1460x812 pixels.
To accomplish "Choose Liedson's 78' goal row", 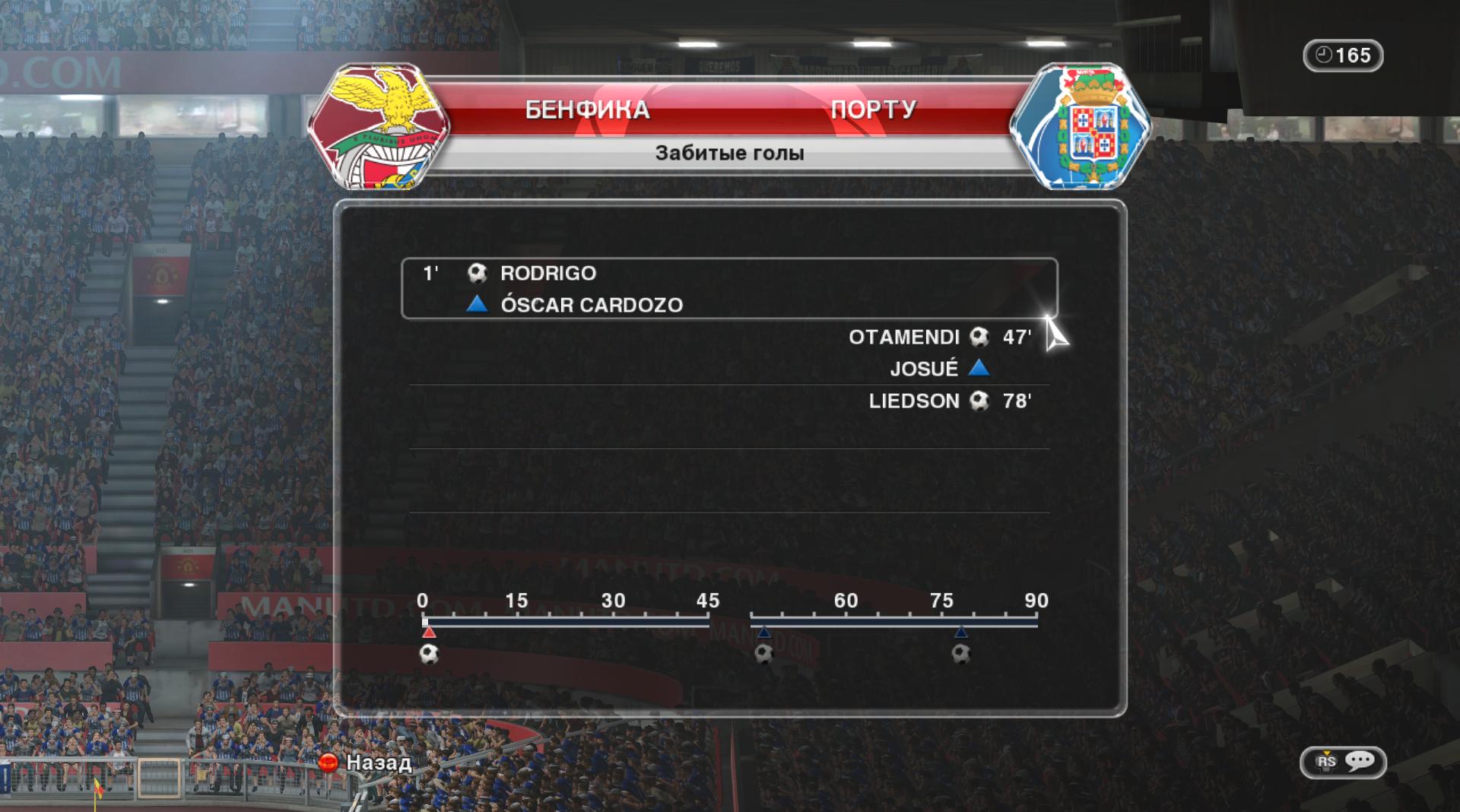I will point(950,401).
